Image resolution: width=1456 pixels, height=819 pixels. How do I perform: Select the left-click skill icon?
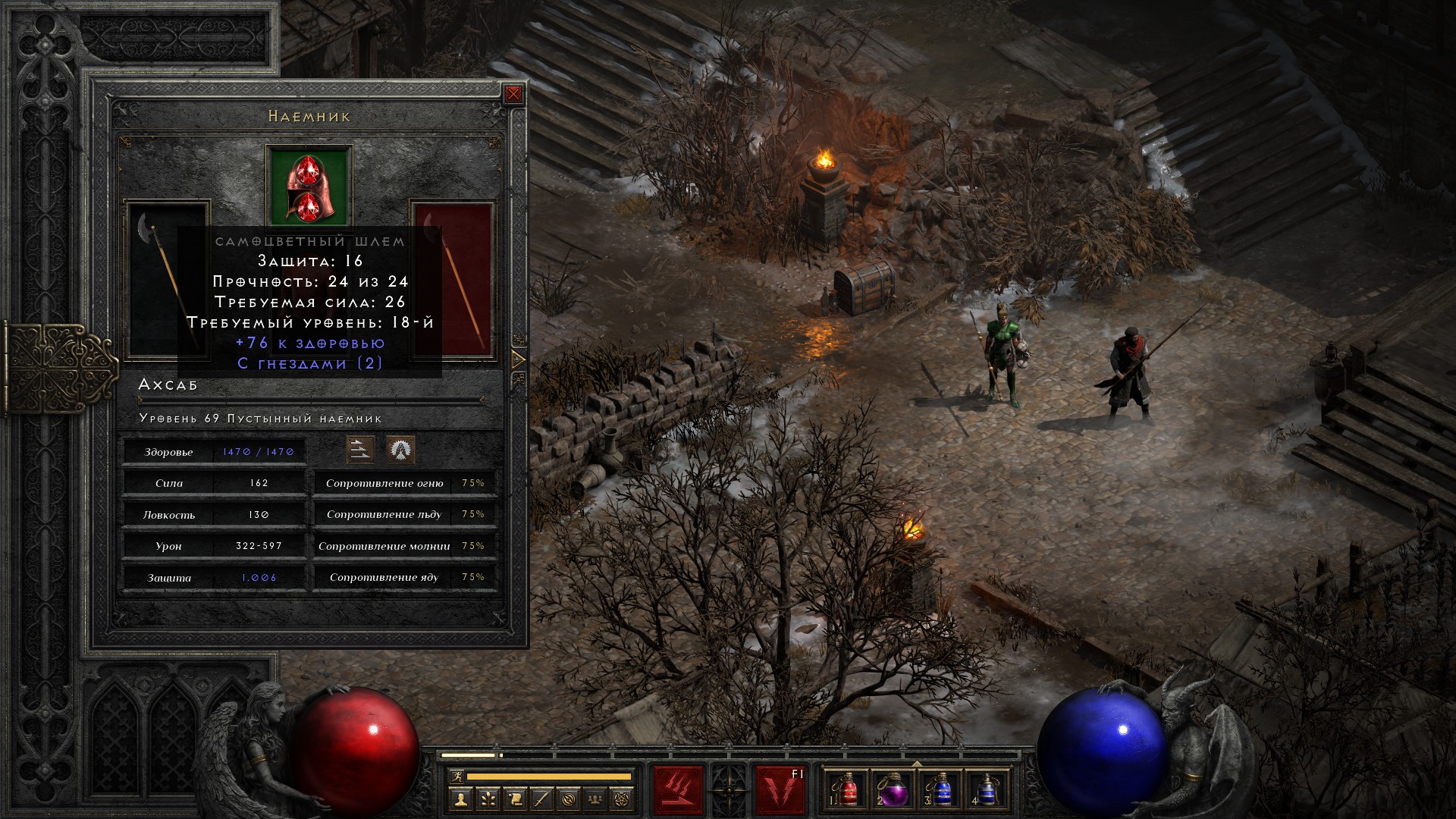[678, 790]
